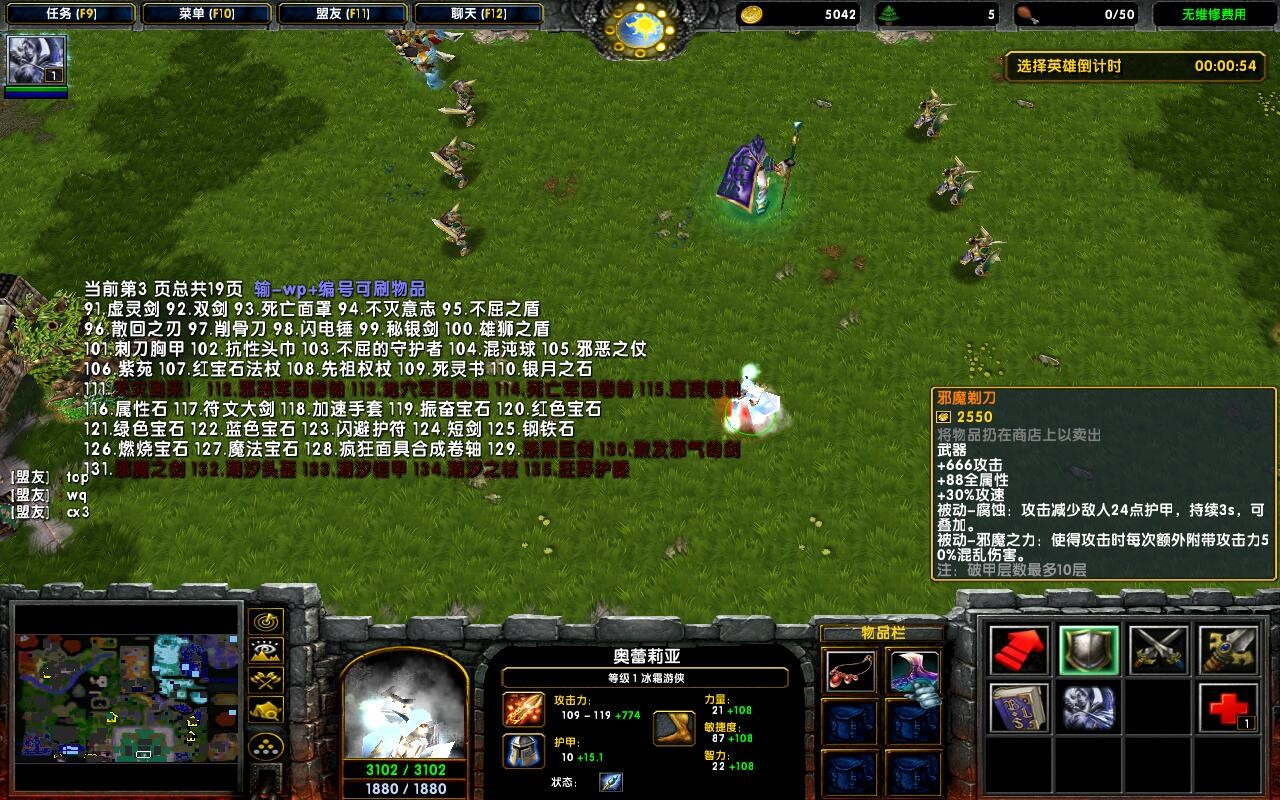Click the gold coins circle button below minimap icons
The image size is (1280, 800).
[x=265, y=745]
